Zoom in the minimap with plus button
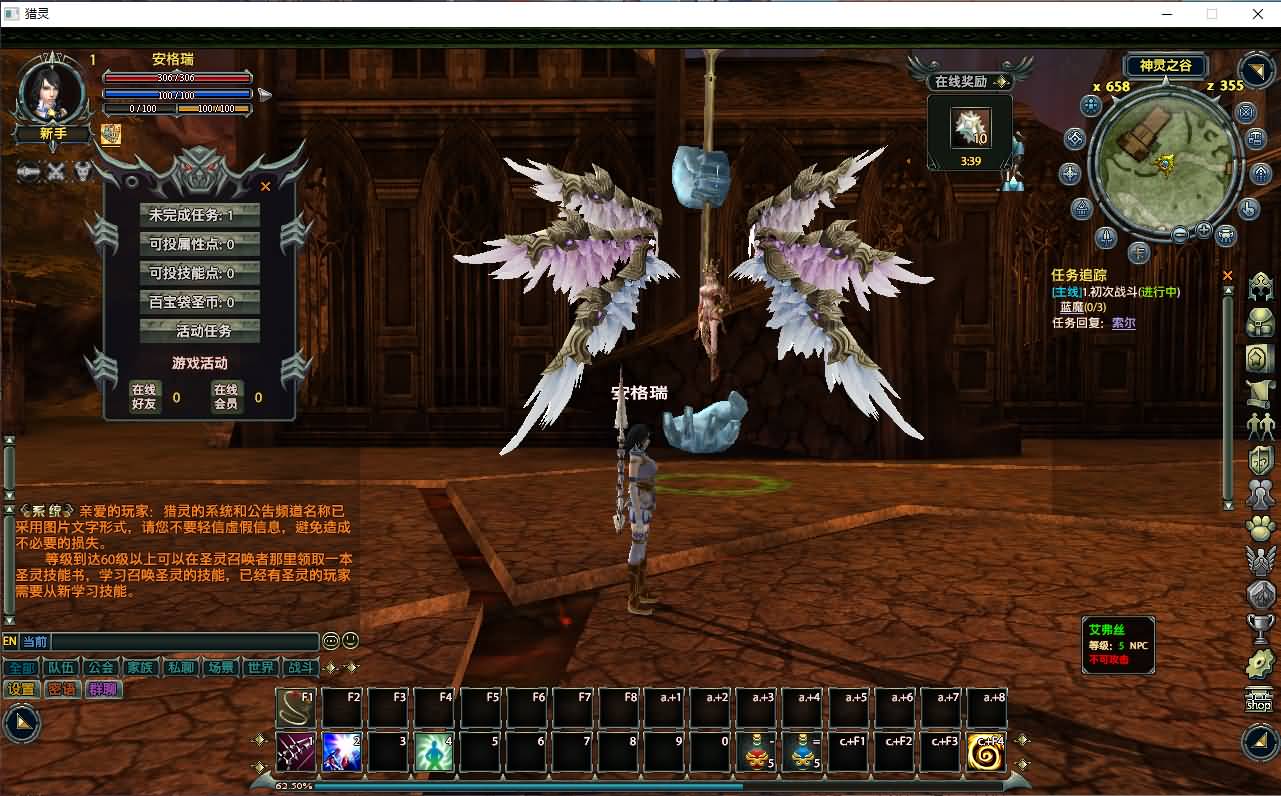 pos(1203,231)
